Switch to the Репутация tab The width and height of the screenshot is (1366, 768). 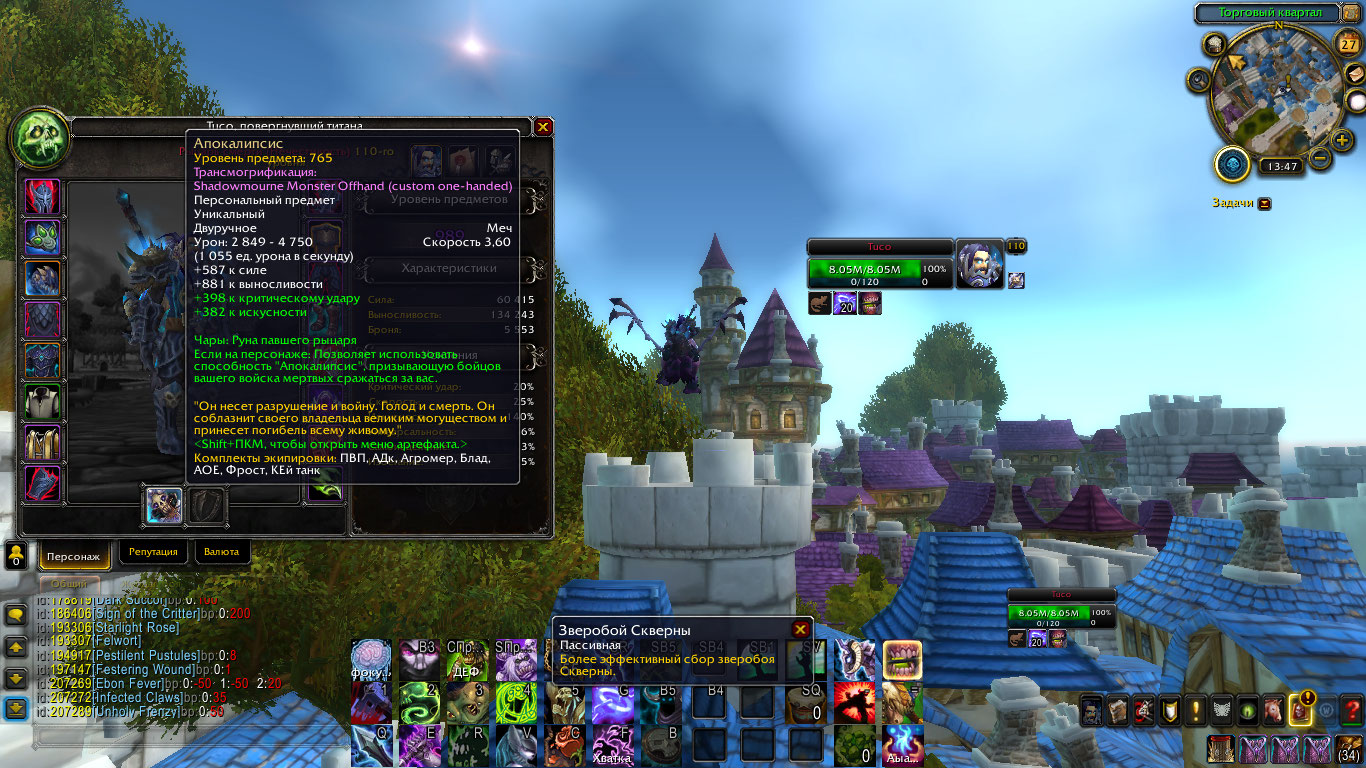tap(154, 552)
